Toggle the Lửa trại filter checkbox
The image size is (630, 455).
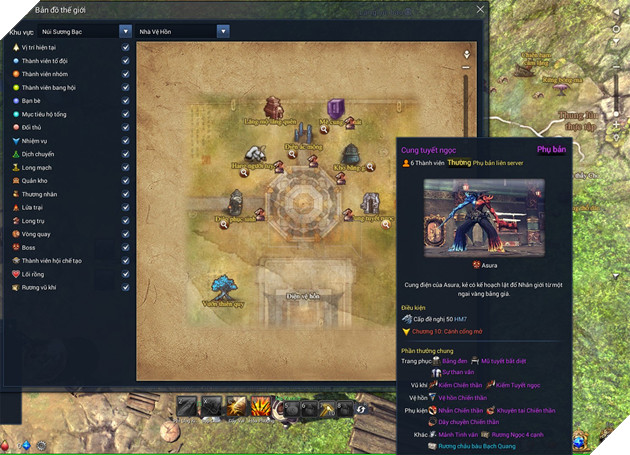(125, 207)
